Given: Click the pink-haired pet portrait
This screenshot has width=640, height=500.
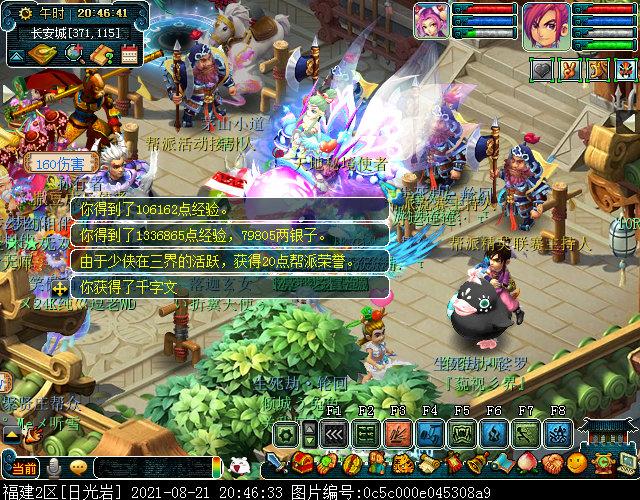Looking at the screenshot, I should 432,22.
